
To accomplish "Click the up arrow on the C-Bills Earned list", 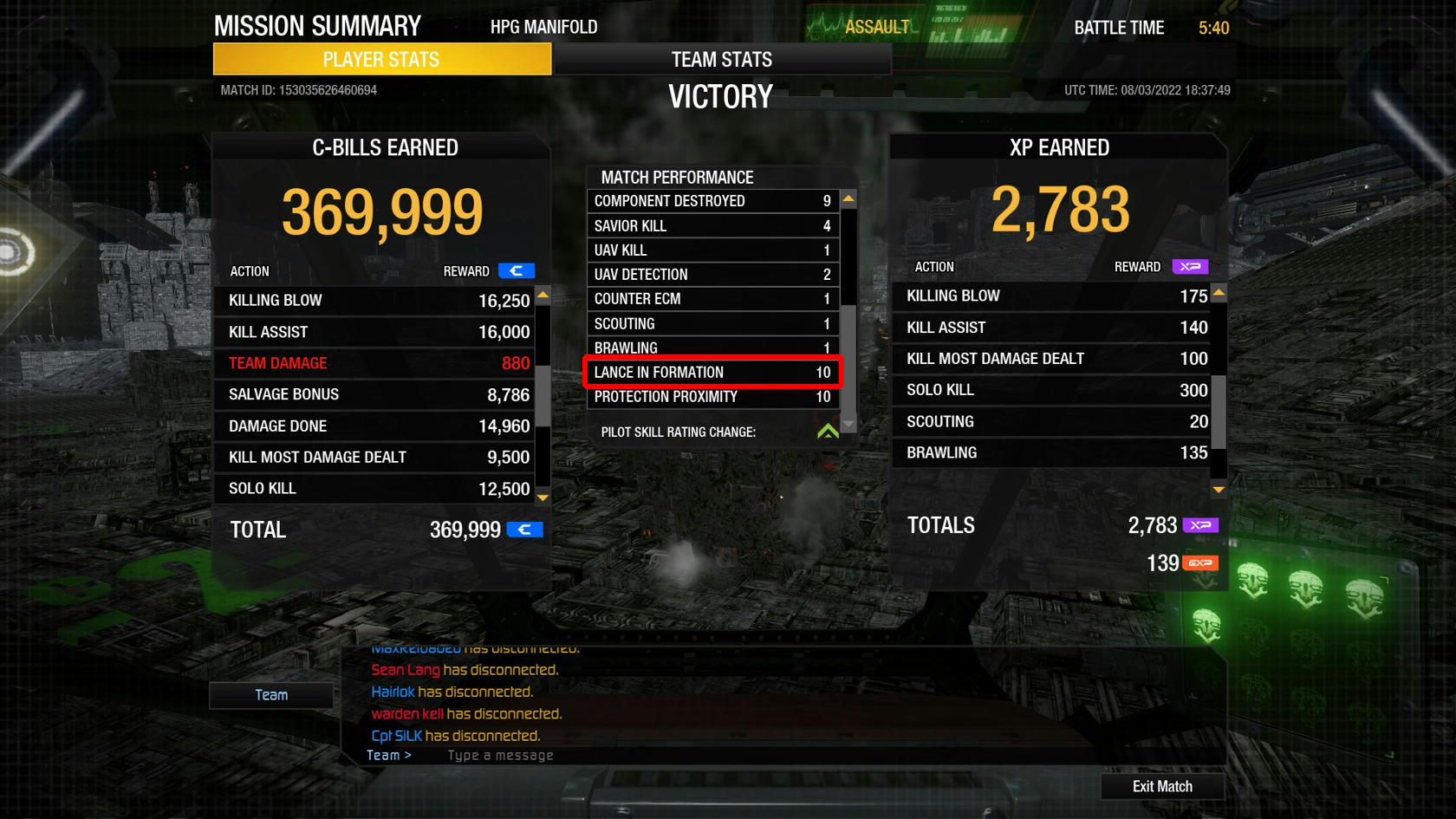I will coord(543,295).
